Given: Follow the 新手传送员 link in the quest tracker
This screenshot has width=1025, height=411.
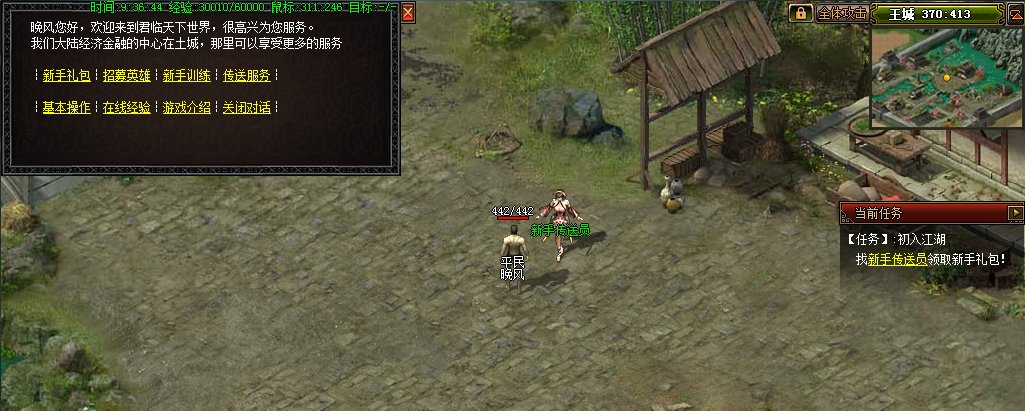Looking at the screenshot, I should tap(897, 259).
